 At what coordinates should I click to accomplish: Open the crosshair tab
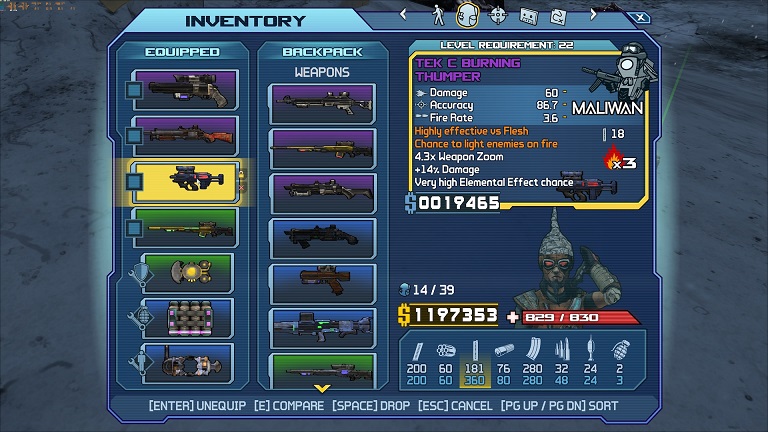click(497, 15)
